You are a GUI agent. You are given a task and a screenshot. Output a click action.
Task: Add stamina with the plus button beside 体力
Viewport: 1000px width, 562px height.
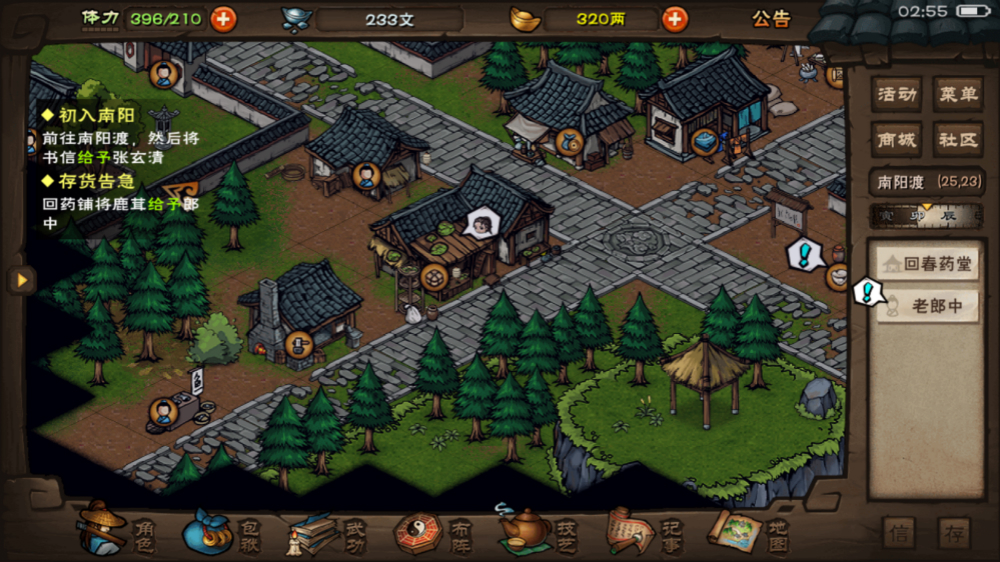[x=223, y=18]
